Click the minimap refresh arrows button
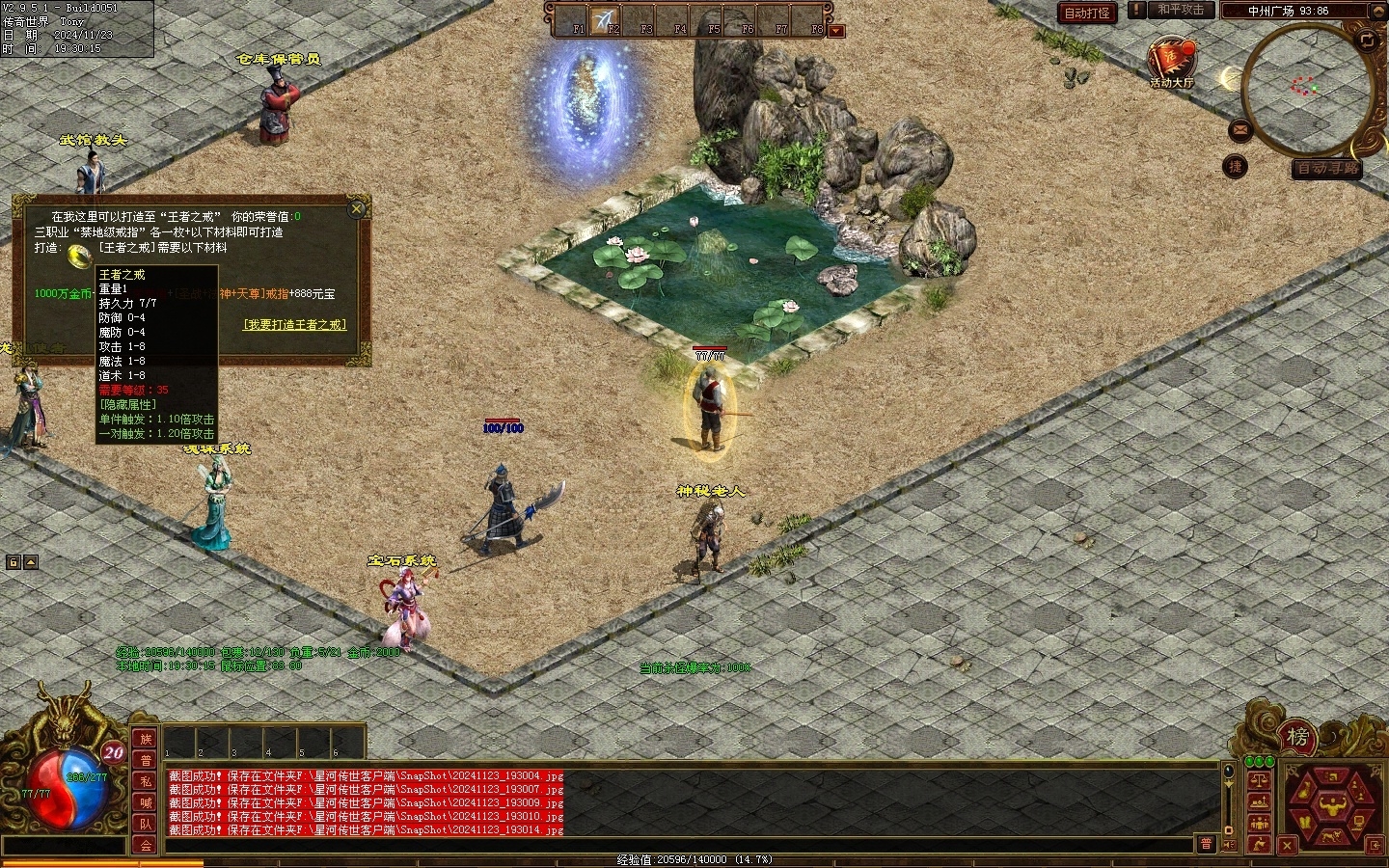1389x868 pixels. (x=1367, y=40)
